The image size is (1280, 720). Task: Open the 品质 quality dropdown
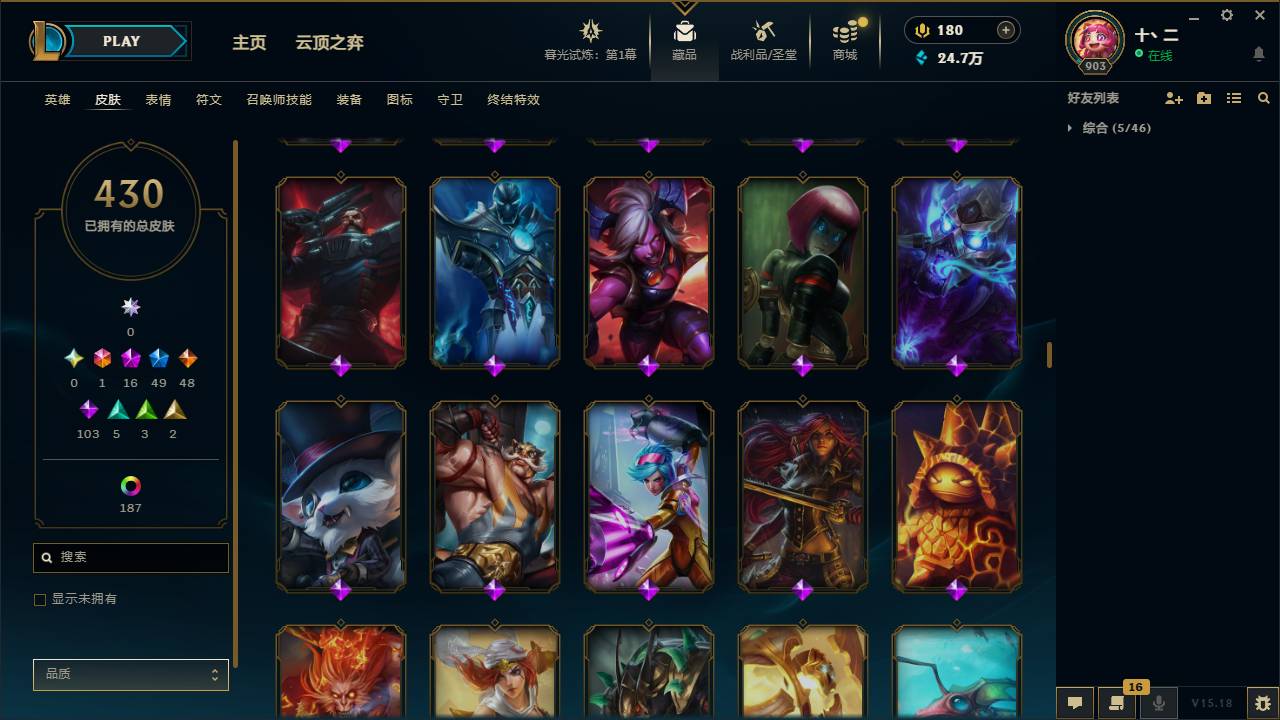click(x=130, y=674)
